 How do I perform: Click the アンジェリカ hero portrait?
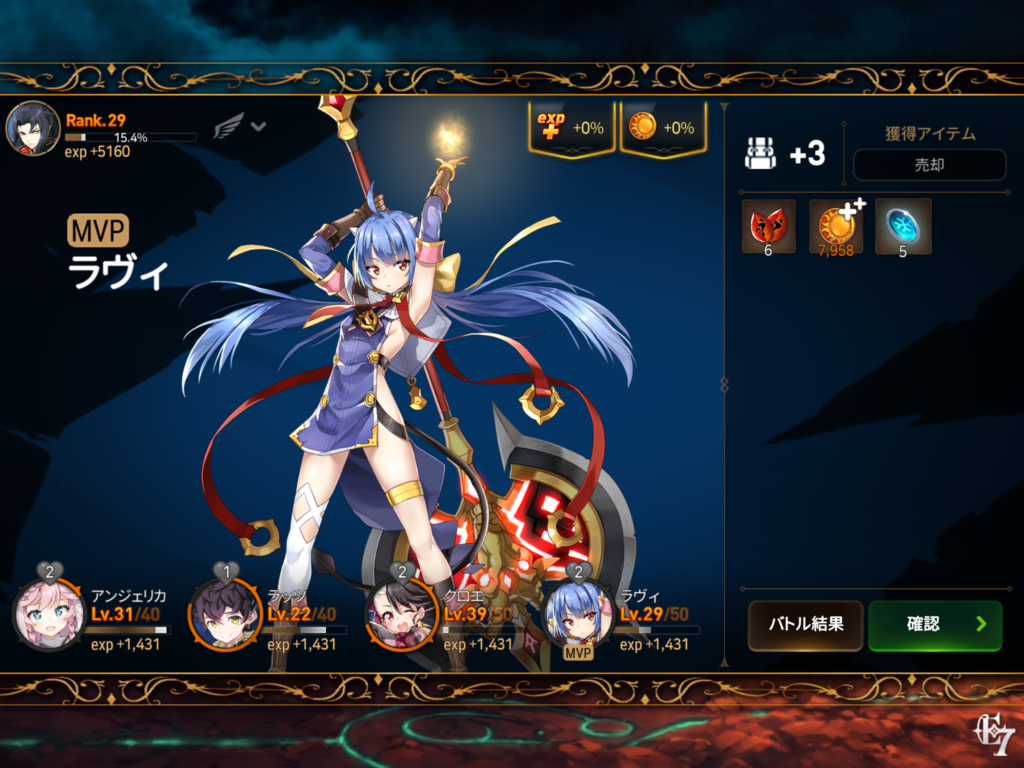[x=48, y=615]
